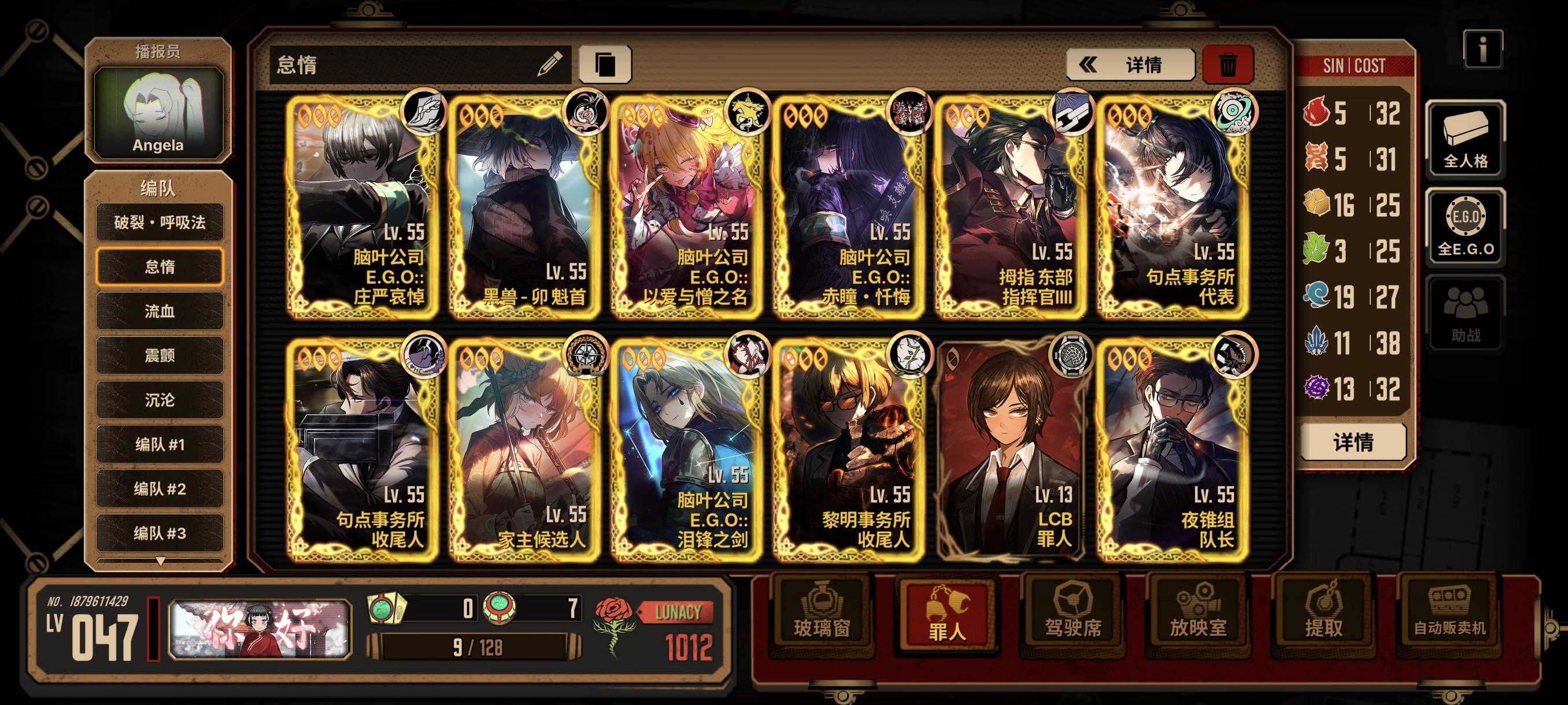The width and height of the screenshot is (1568, 705).
Task: Open the 玻璃窗 section
Action: point(822,615)
